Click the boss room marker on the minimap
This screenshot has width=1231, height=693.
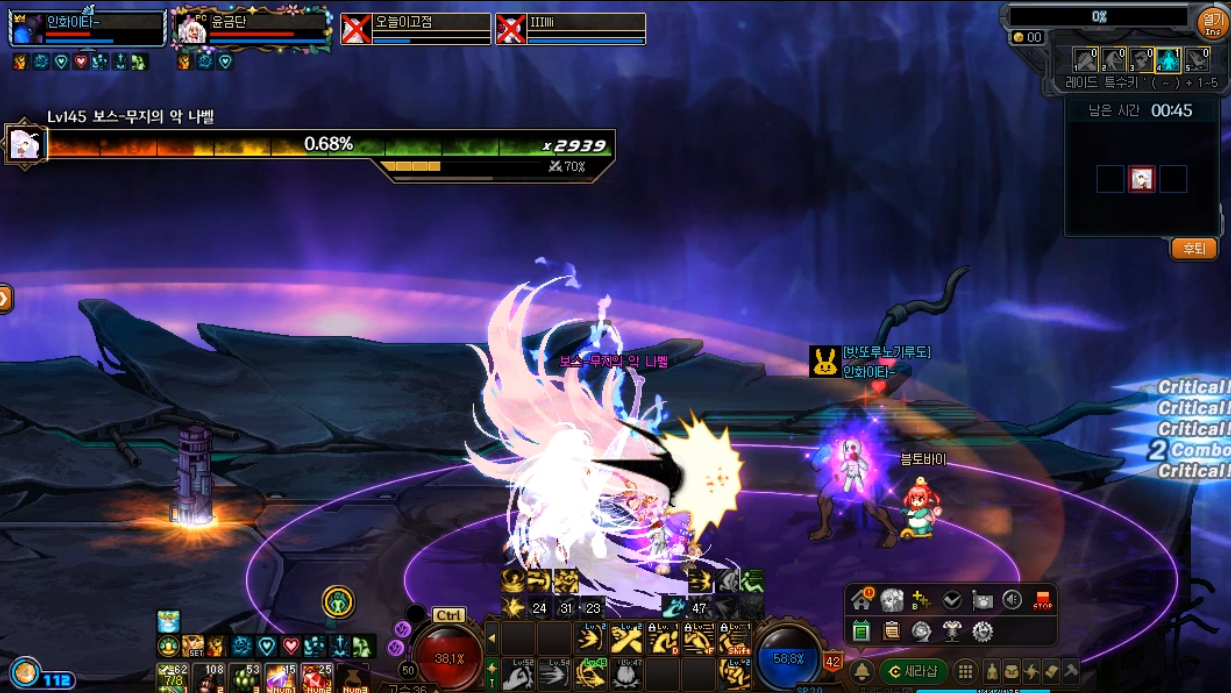coord(1142,179)
